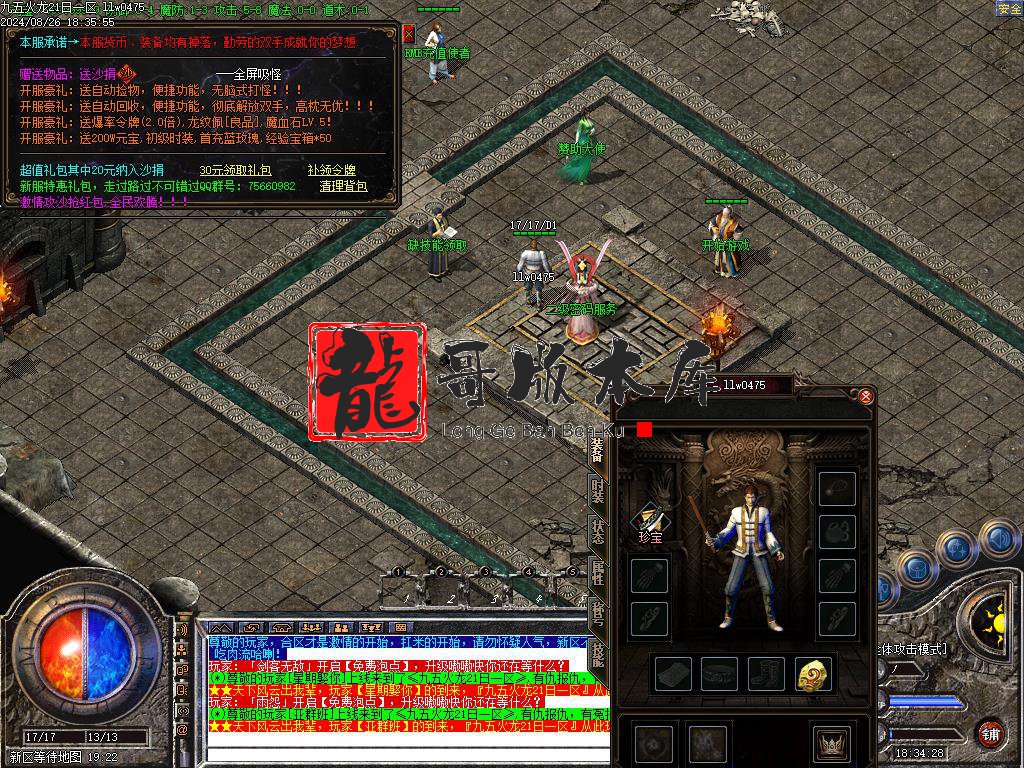Click the 安全 indicator in top corner
The height and width of the screenshot is (768, 1024).
pyautogui.click(x=1009, y=9)
